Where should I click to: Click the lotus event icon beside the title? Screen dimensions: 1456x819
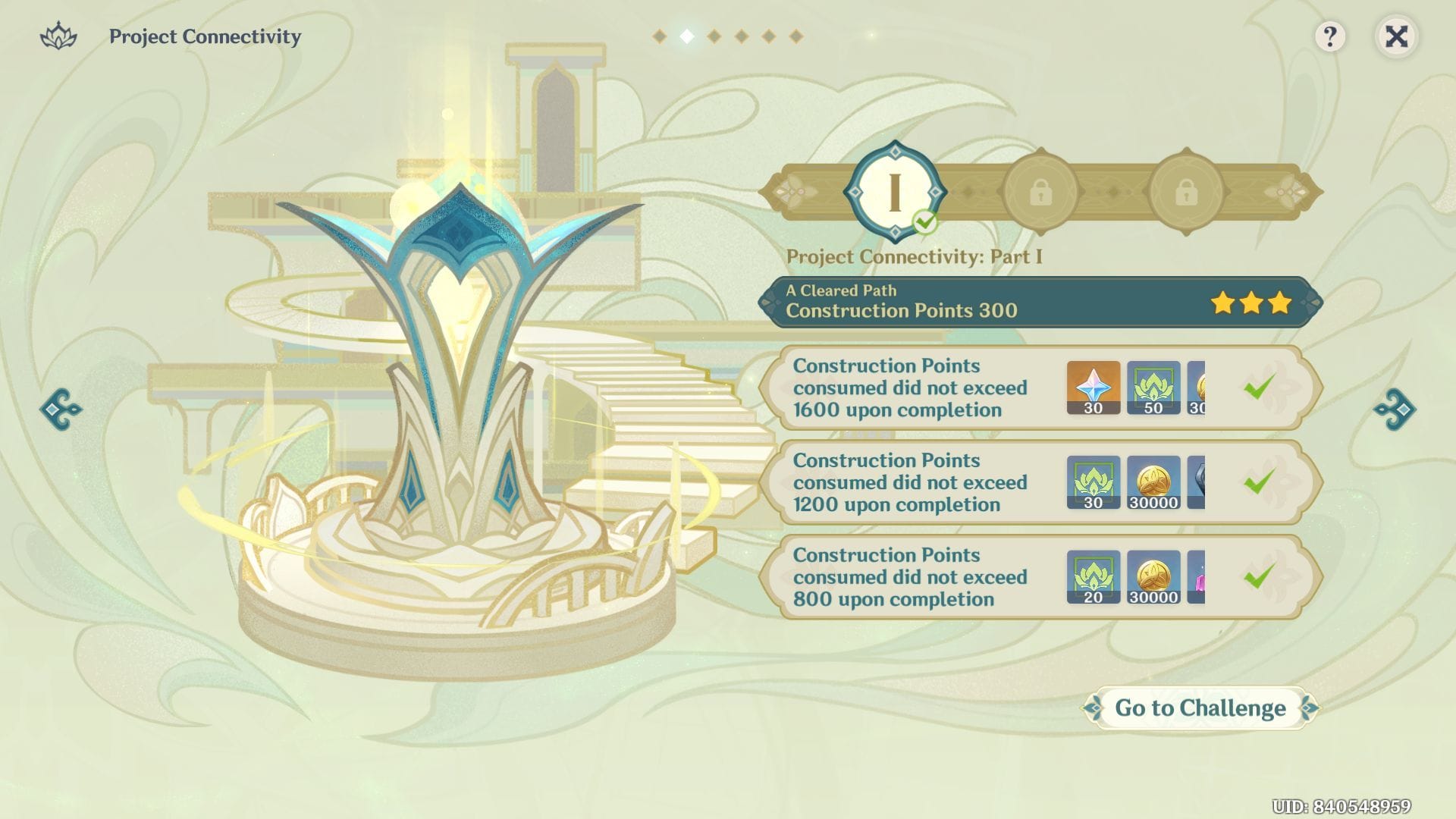[59, 35]
